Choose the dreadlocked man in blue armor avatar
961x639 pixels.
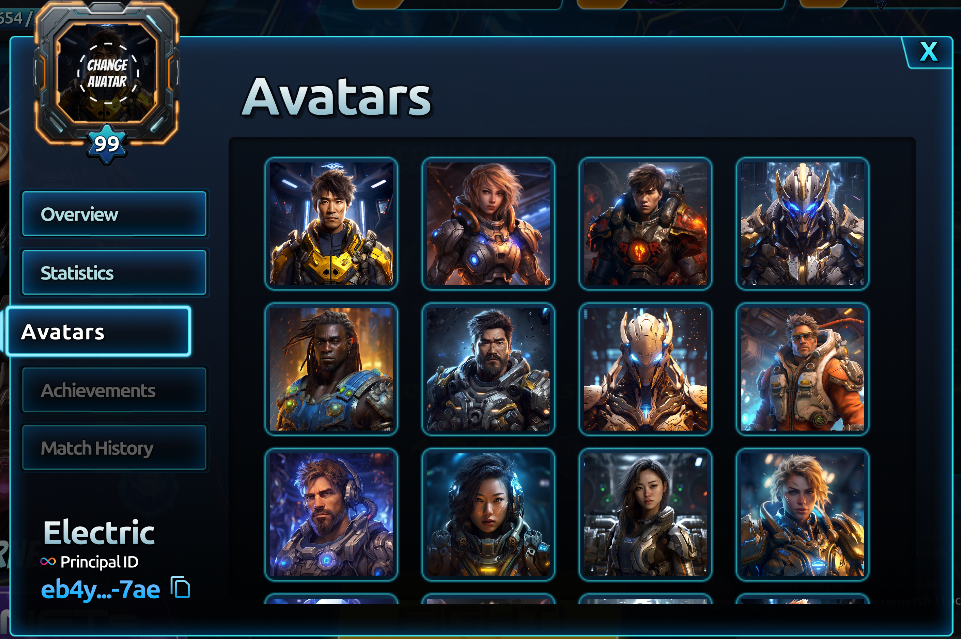click(331, 369)
